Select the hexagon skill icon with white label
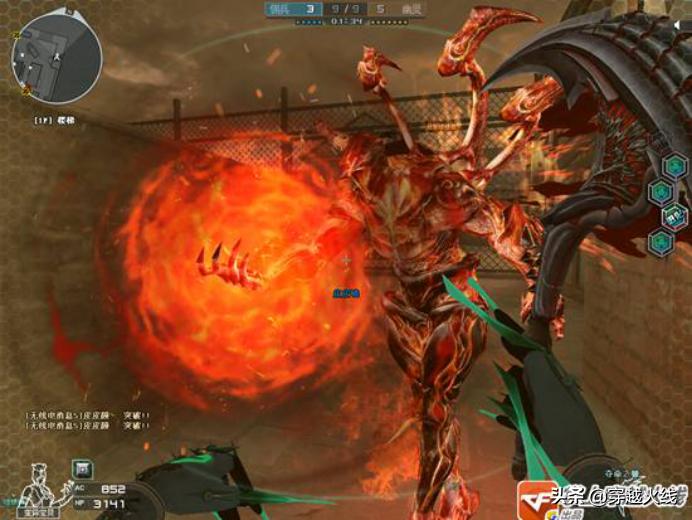 click(x=676, y=215)
